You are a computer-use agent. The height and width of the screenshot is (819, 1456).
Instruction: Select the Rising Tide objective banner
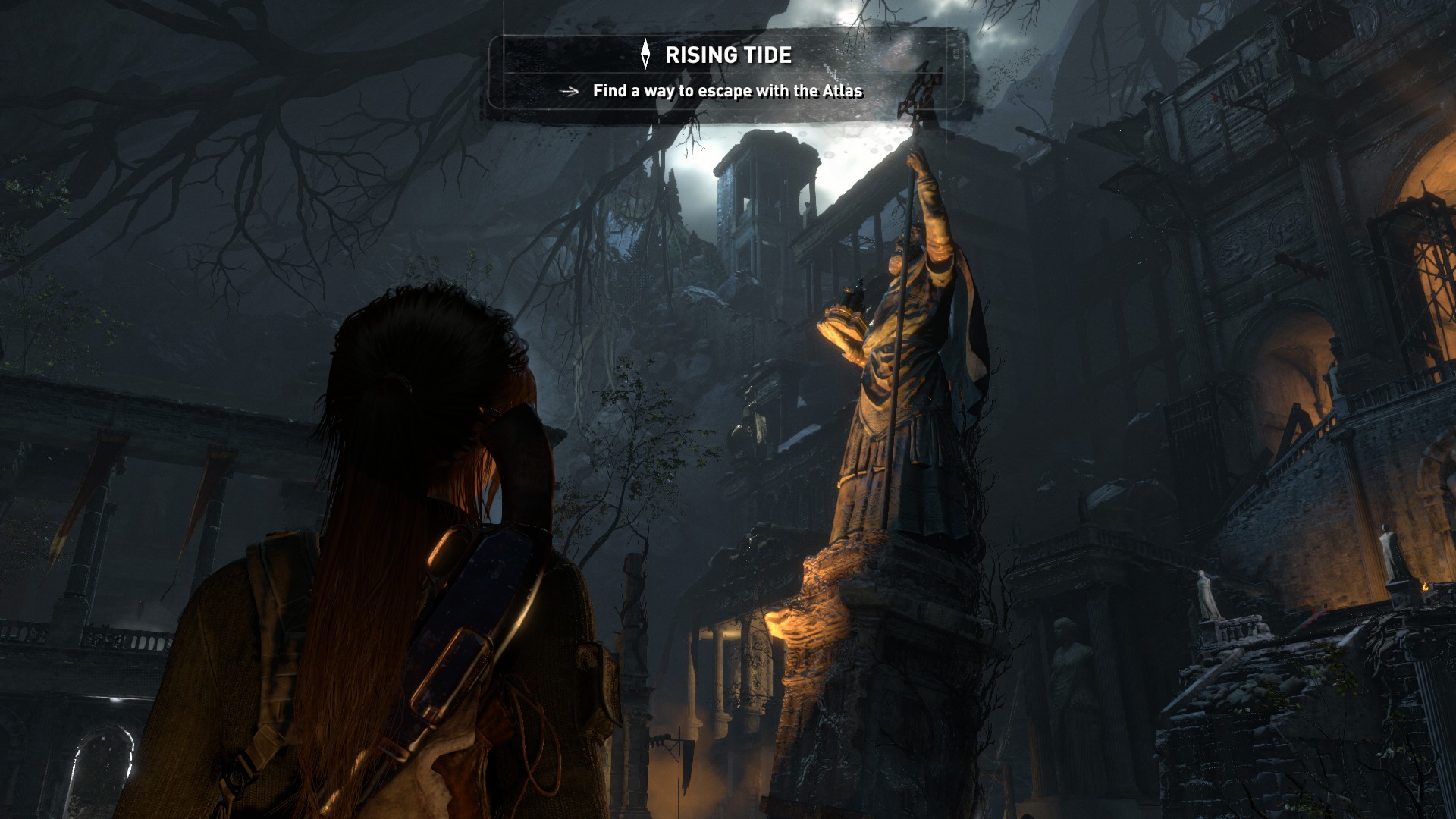tap(726, 73)
